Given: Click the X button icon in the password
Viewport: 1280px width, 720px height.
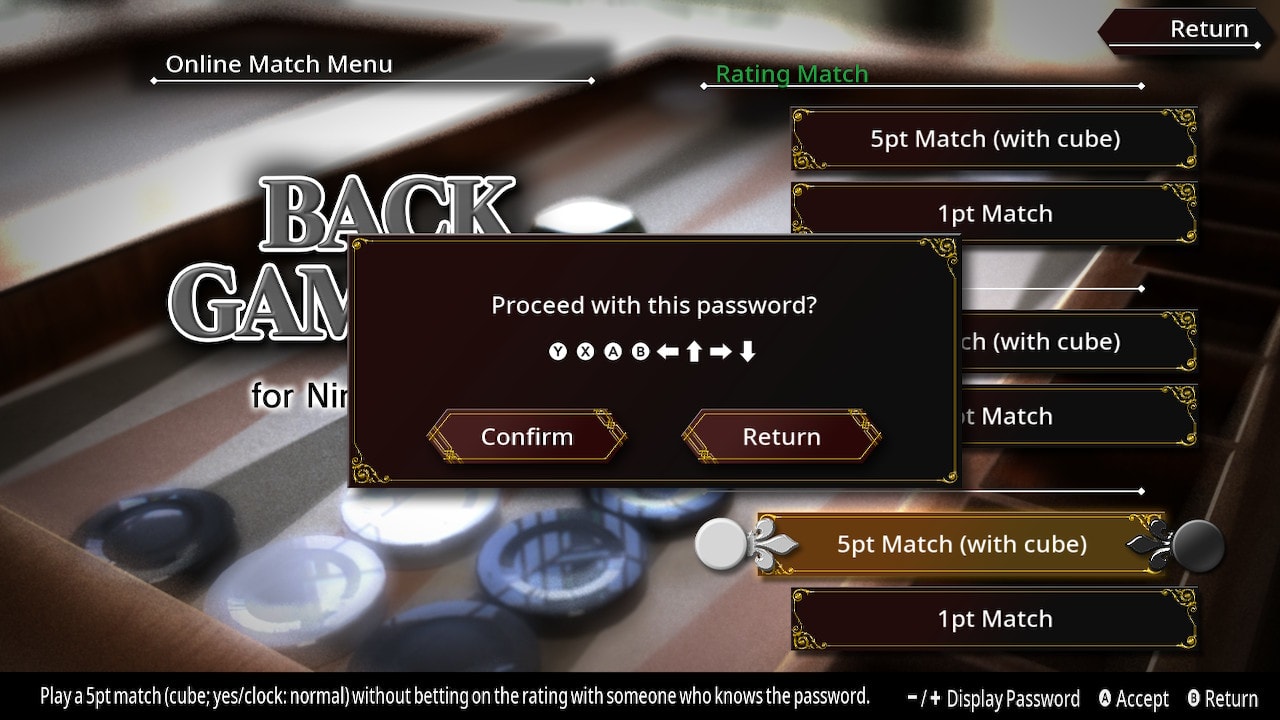Looking at the screenshot, I should point(586,351).
